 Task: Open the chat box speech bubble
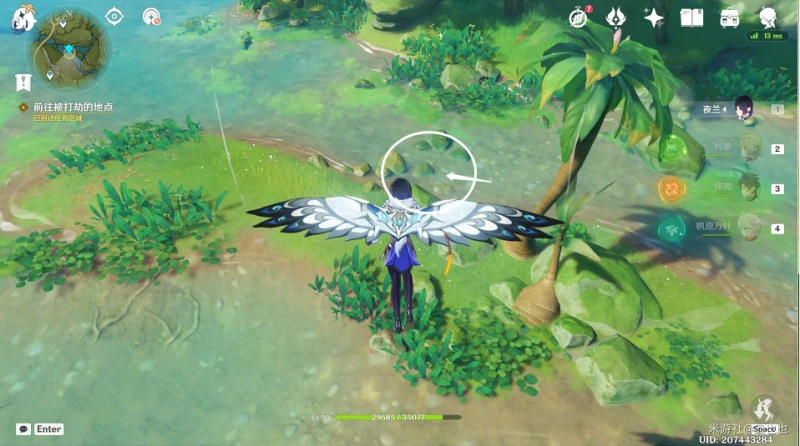pos(22,429)
